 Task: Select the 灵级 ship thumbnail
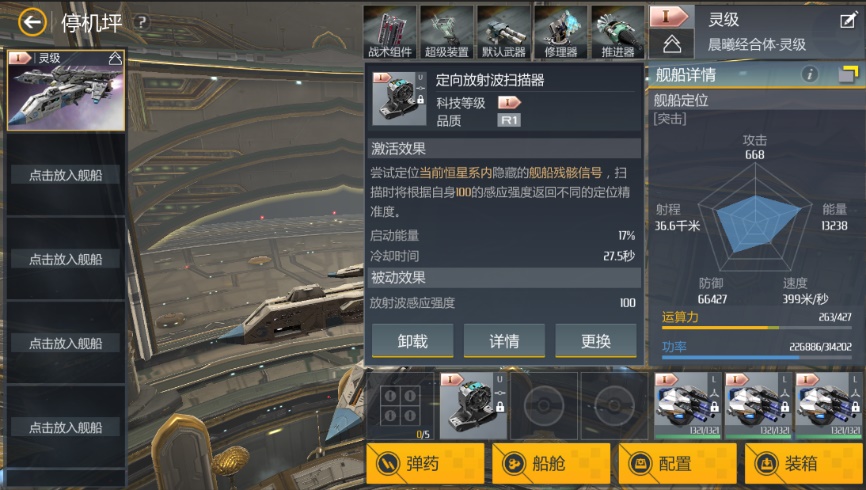pos(66,90)
